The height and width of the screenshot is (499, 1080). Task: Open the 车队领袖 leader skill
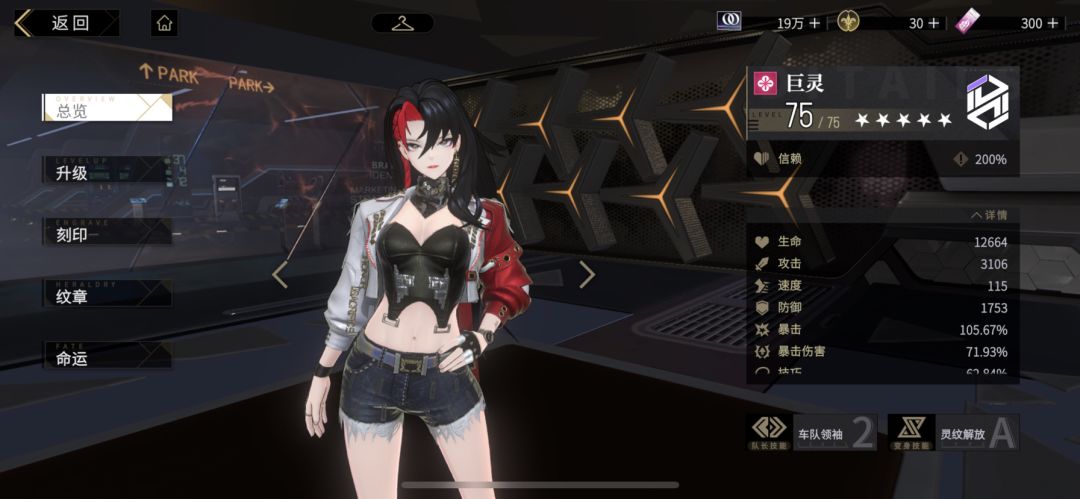pos(812,433)
